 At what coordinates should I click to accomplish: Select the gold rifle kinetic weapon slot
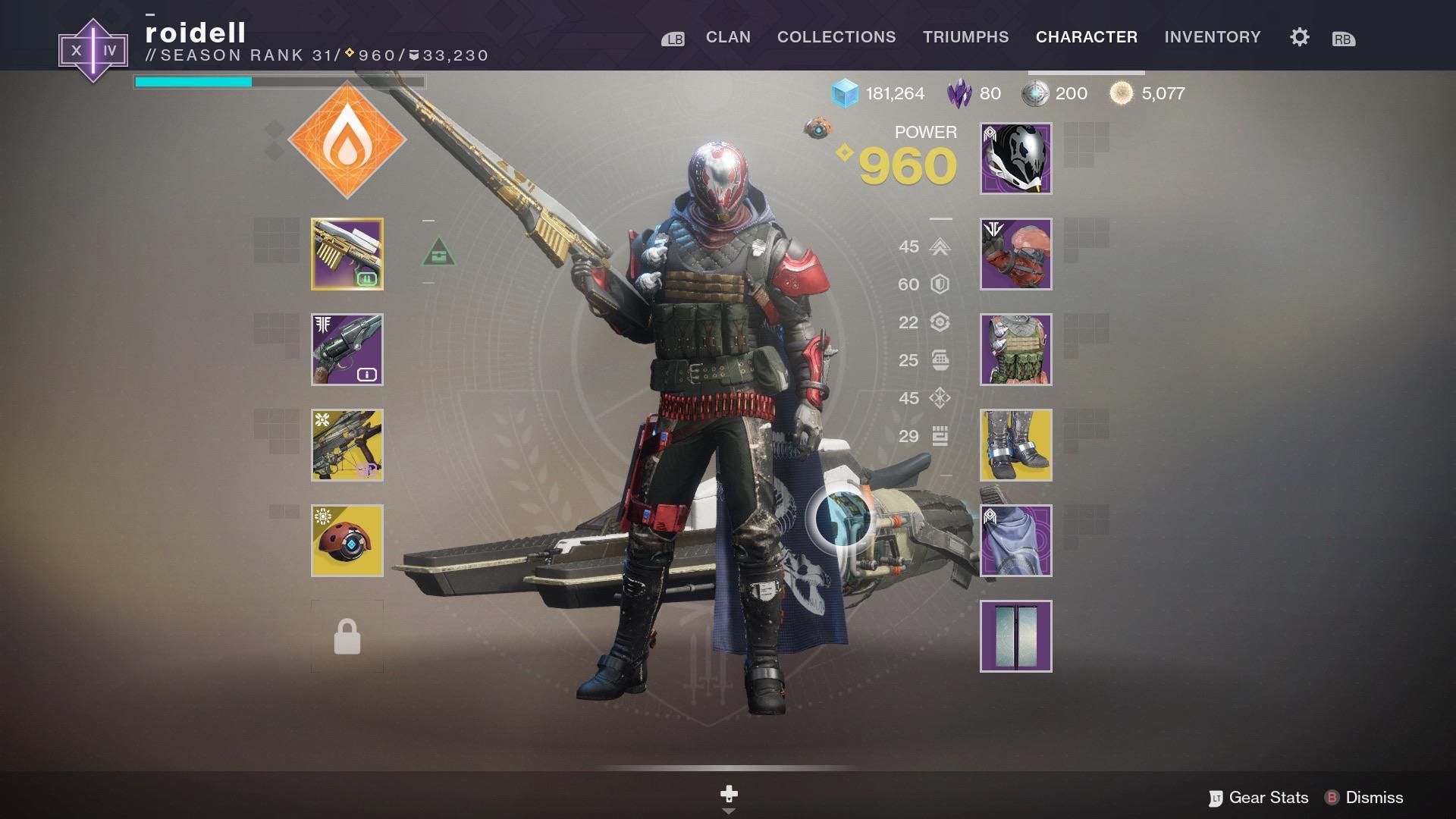pos(347,254)
